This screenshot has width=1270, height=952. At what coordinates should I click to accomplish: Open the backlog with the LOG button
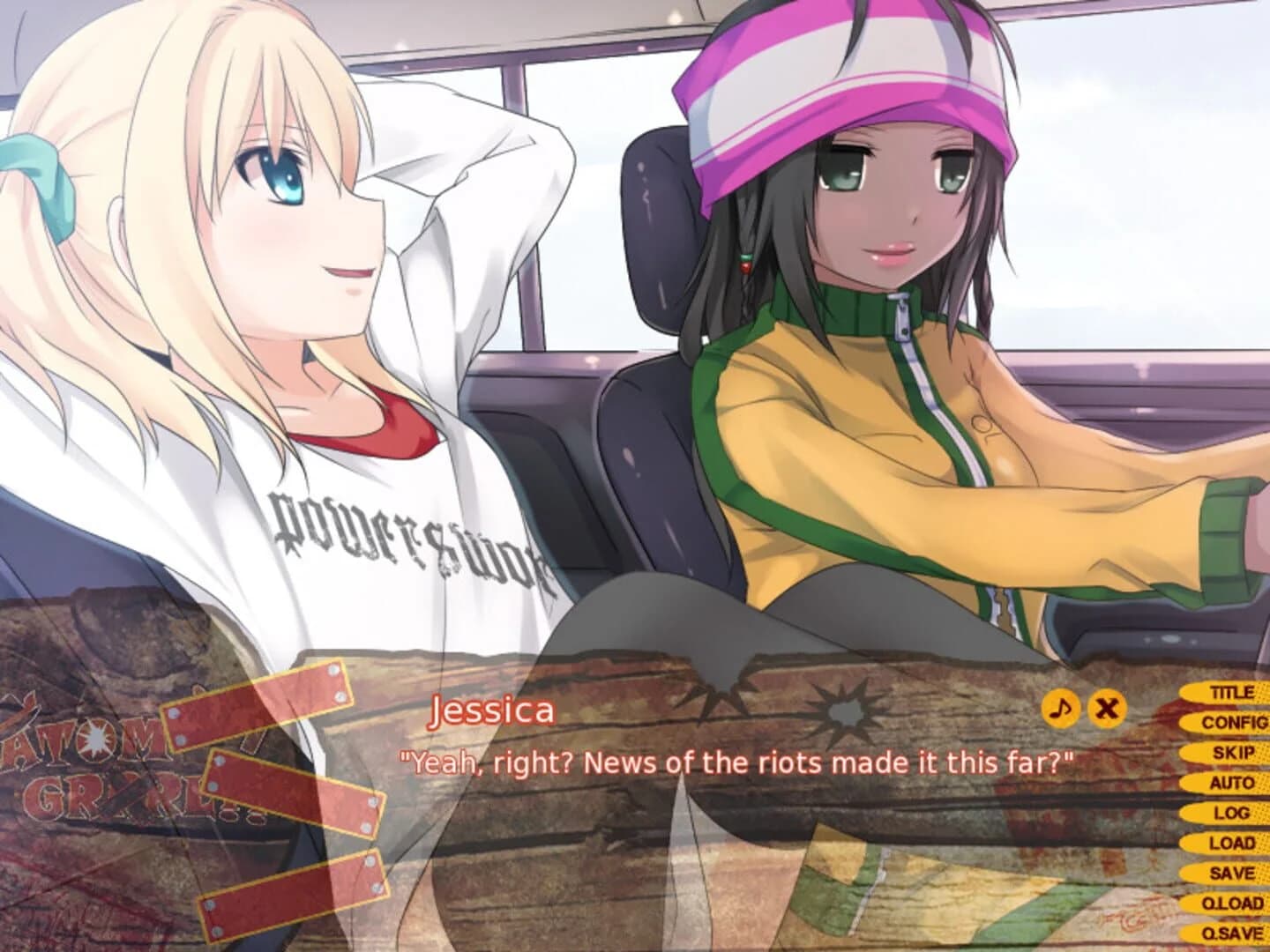click(x=1235, y=813)
